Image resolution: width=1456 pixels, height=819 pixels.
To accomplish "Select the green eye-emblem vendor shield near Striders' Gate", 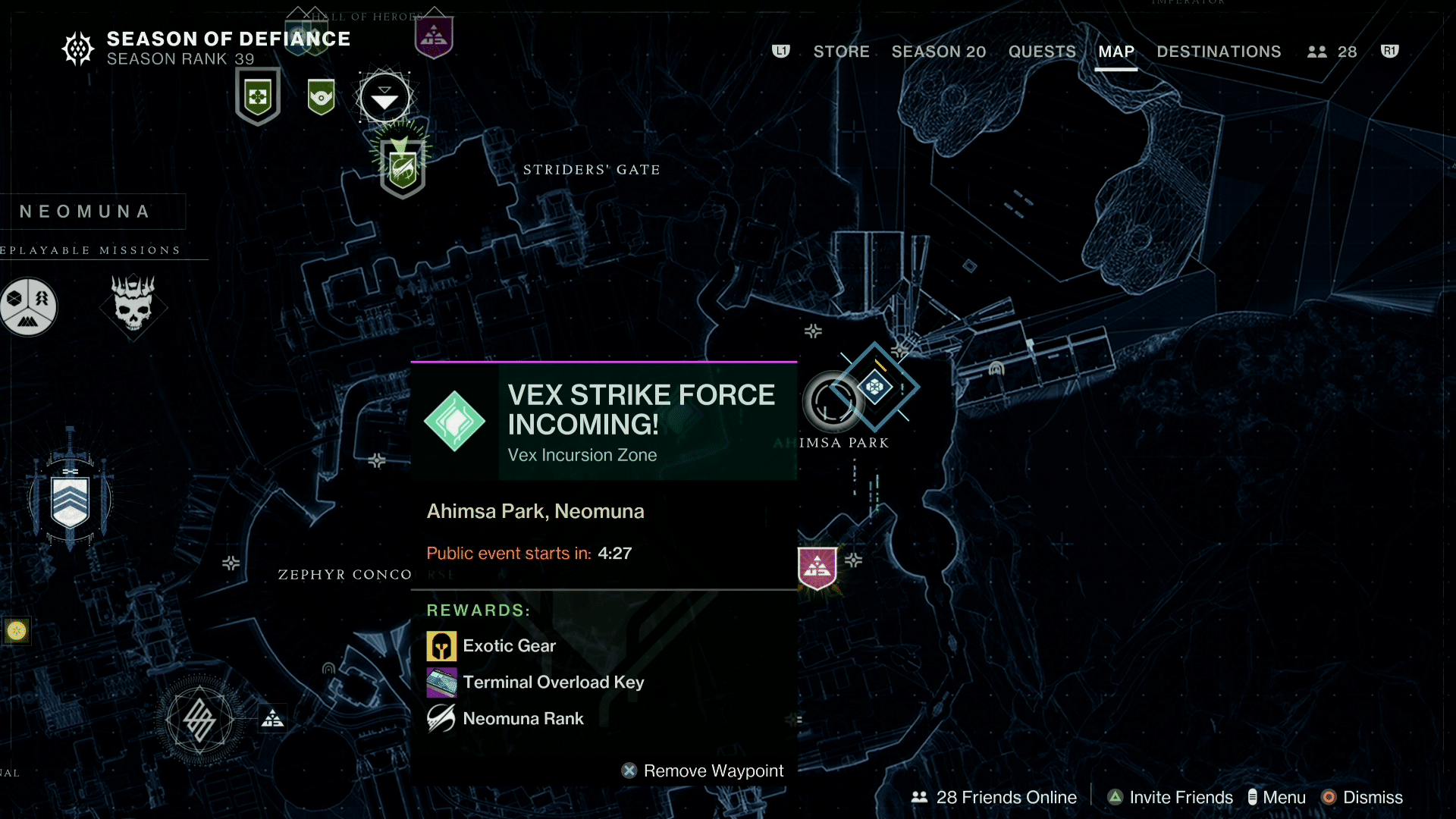I will pyautogui.click(x=320, y=96).
